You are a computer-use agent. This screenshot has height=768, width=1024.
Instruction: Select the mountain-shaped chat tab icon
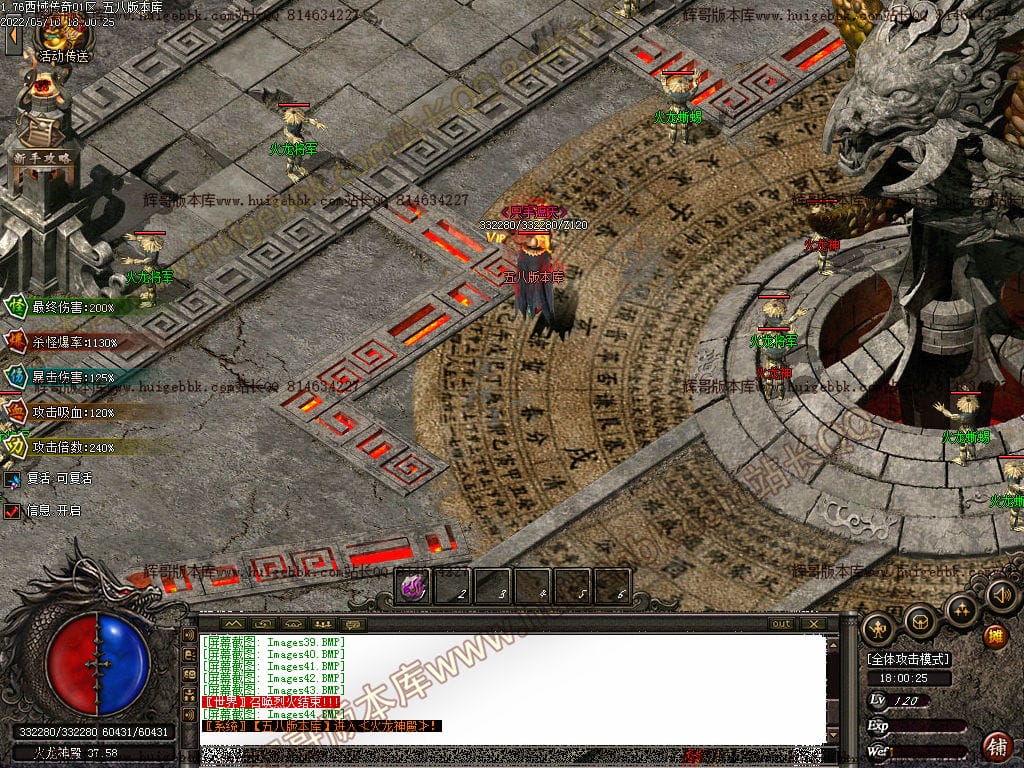[233, 624]
